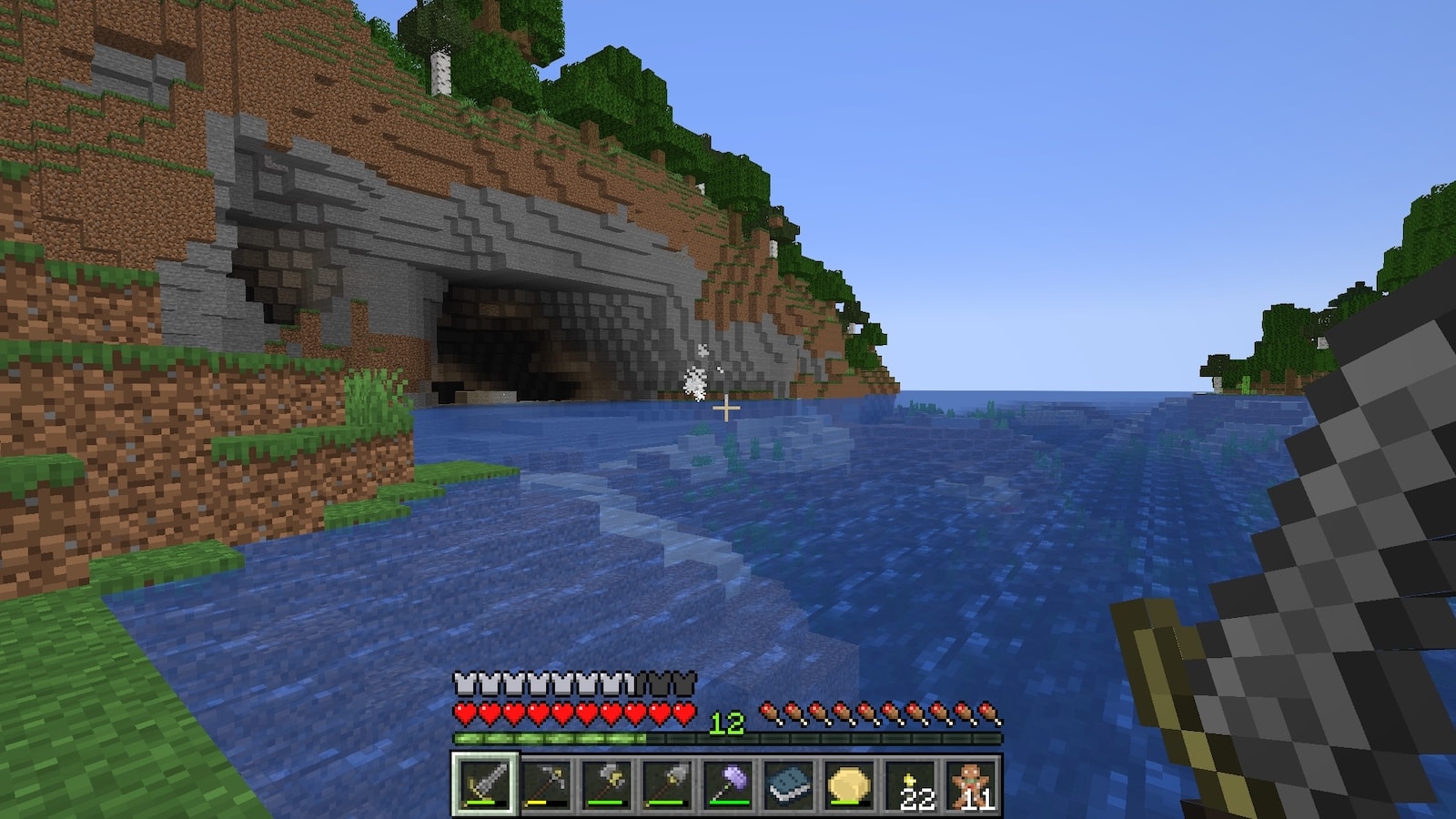Choose the axe hotbar slot

(606, 783)
